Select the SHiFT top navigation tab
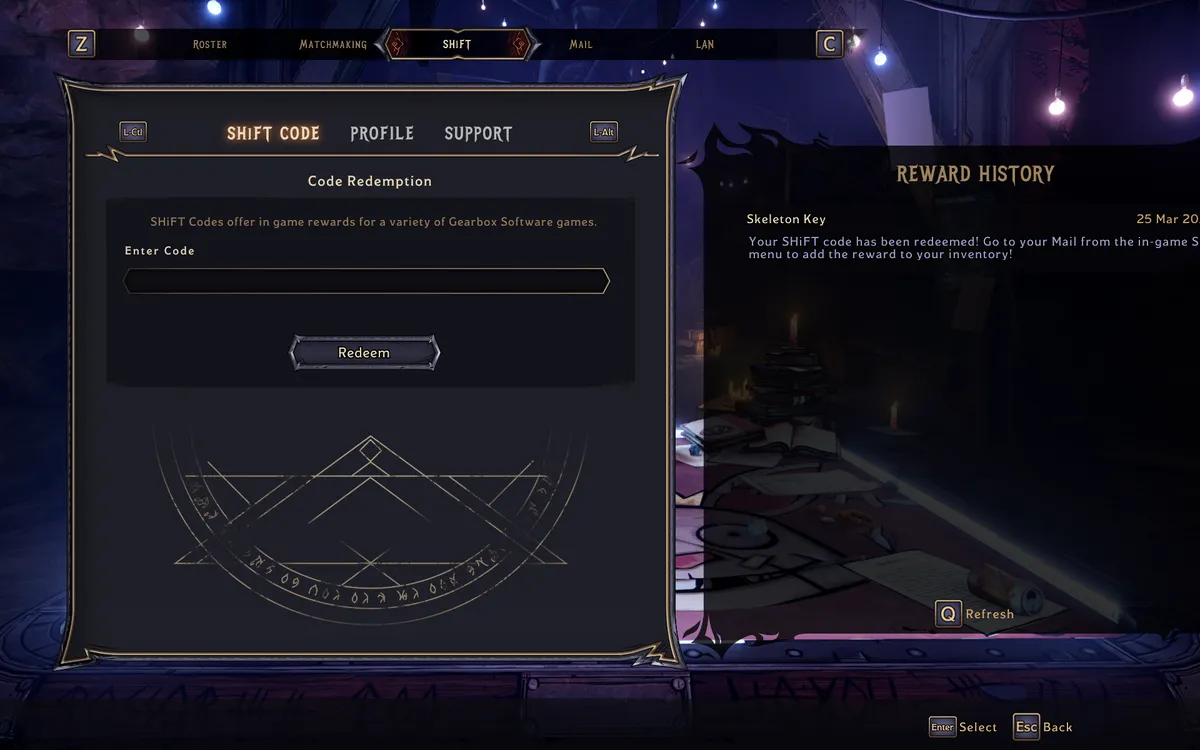The height and width of the screenshot is (750, 1200). tap(457, 45)
